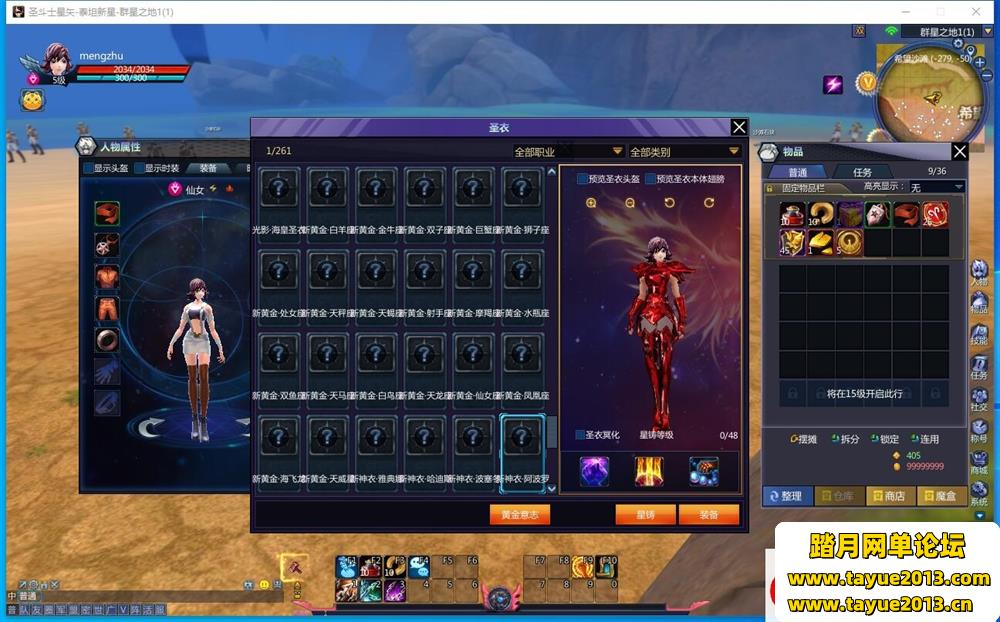Click the 星铸 star-forge button
This screenshot has height=622, width=1000.
[x=643, y=514]
